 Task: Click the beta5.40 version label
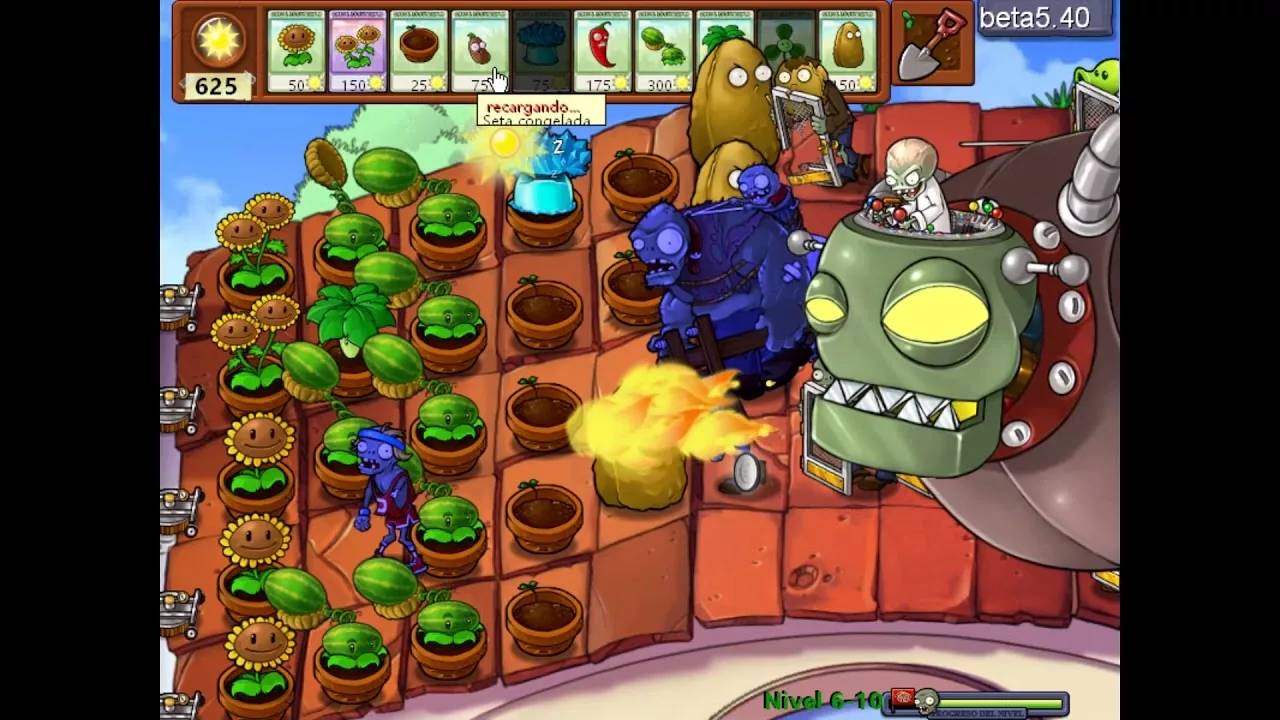coord(1043,18)
